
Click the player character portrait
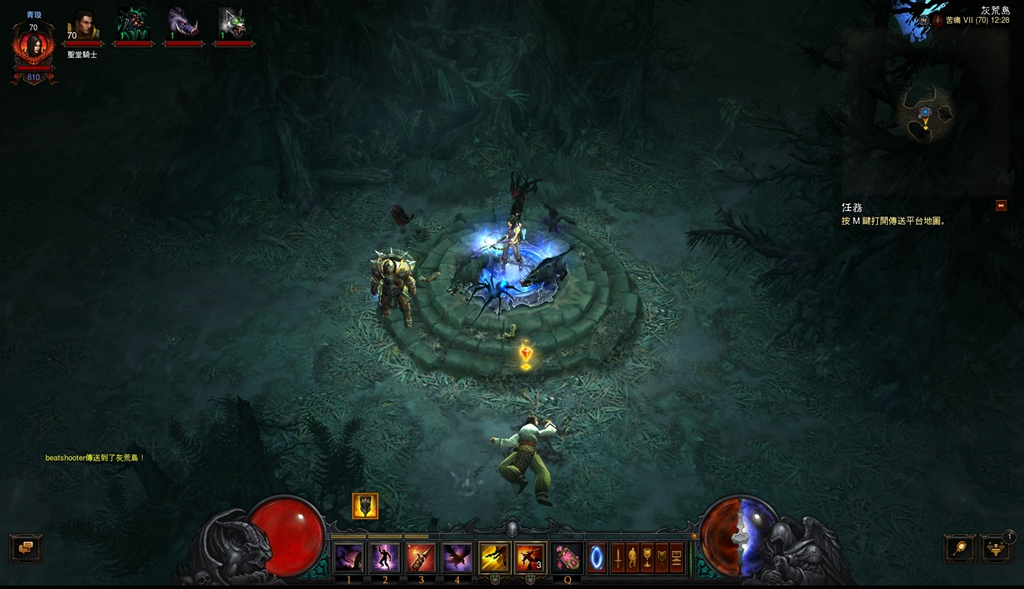coord(33,46)
